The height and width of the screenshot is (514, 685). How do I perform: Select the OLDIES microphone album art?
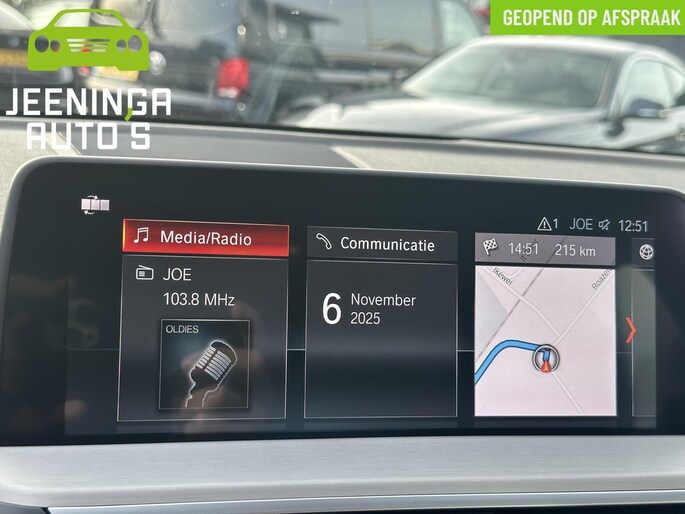[x=204, y=365]
